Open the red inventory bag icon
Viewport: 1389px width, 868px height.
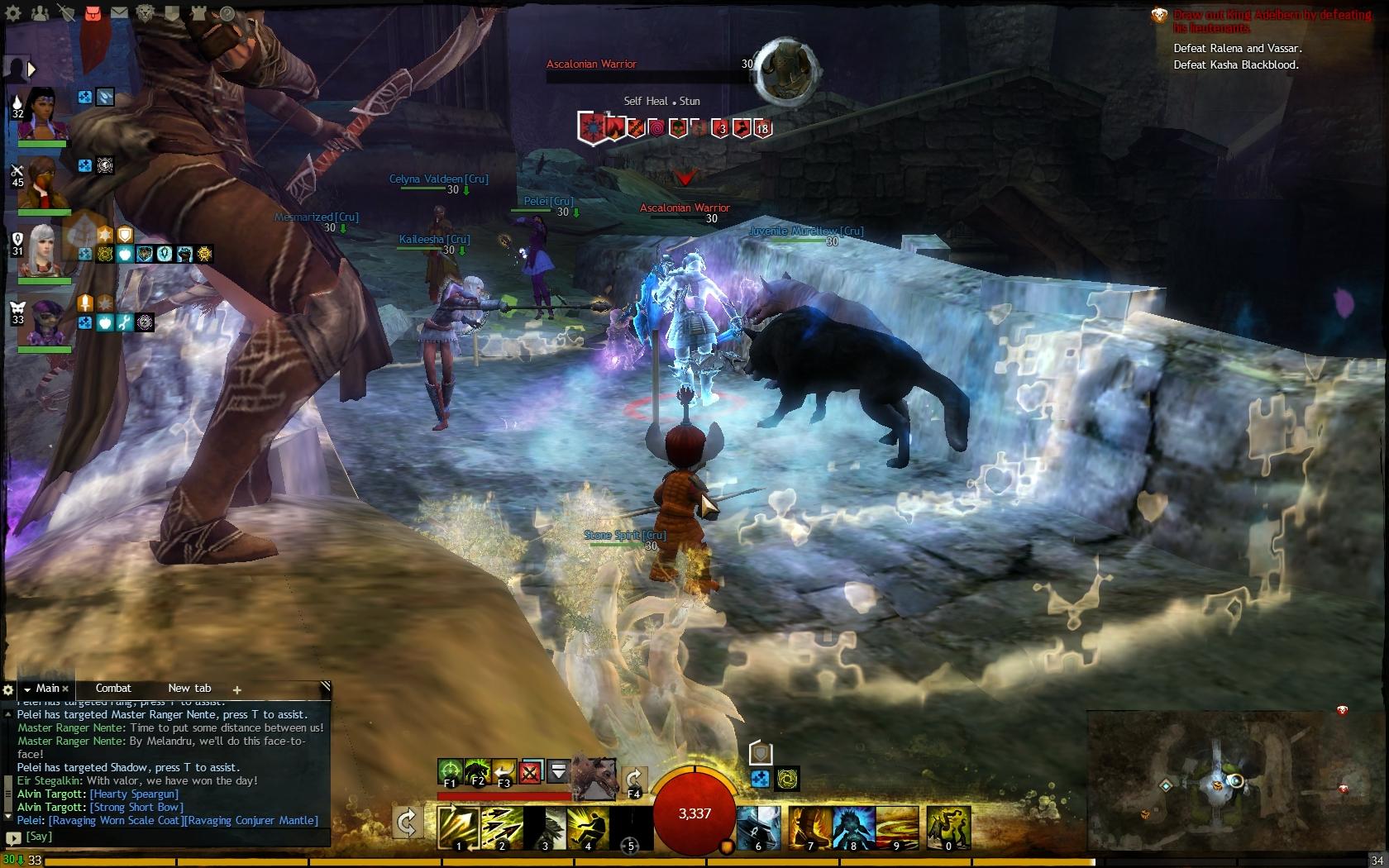pos(93,13)
